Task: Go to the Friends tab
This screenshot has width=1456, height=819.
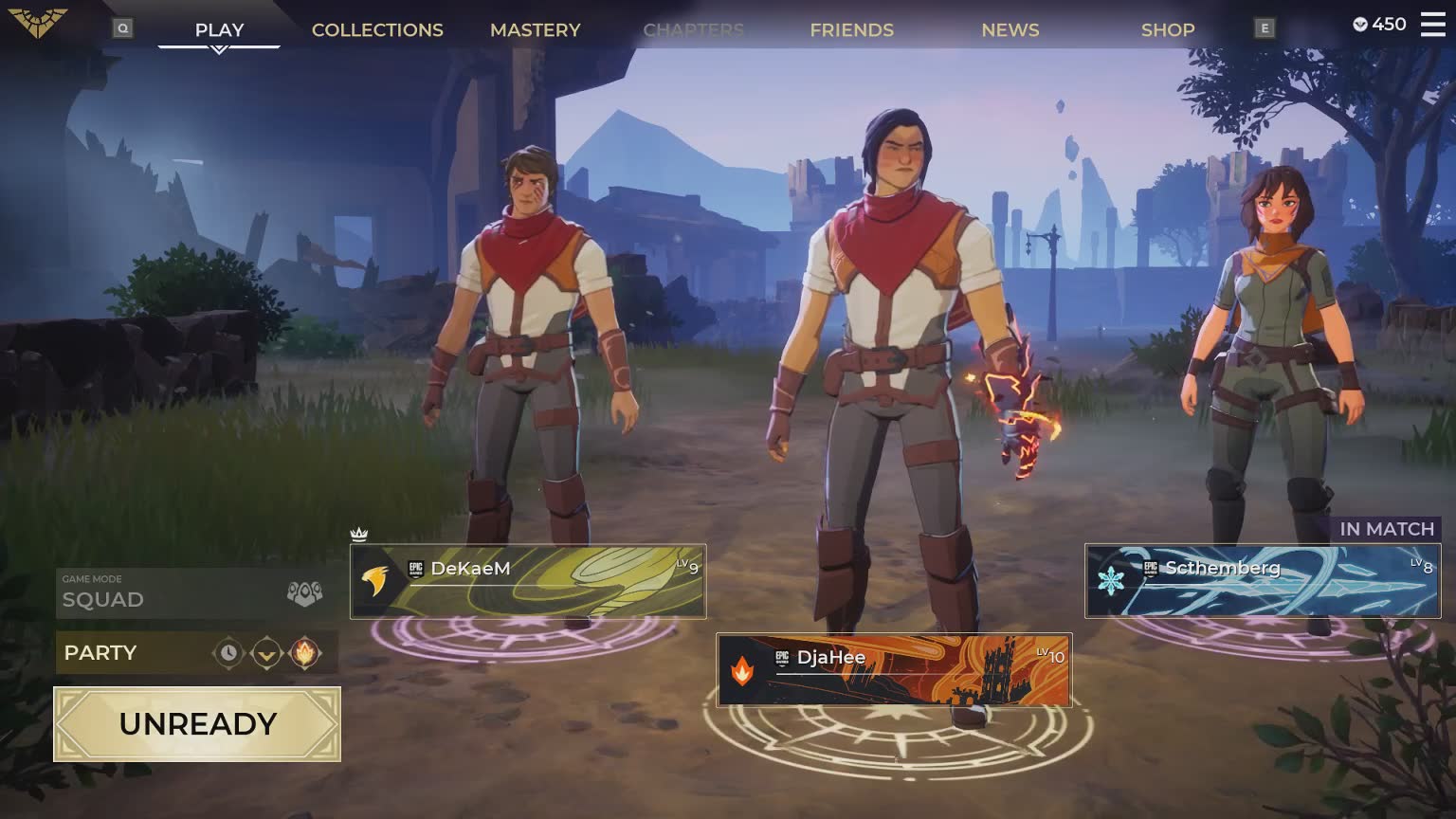Action: pos(851,30)
